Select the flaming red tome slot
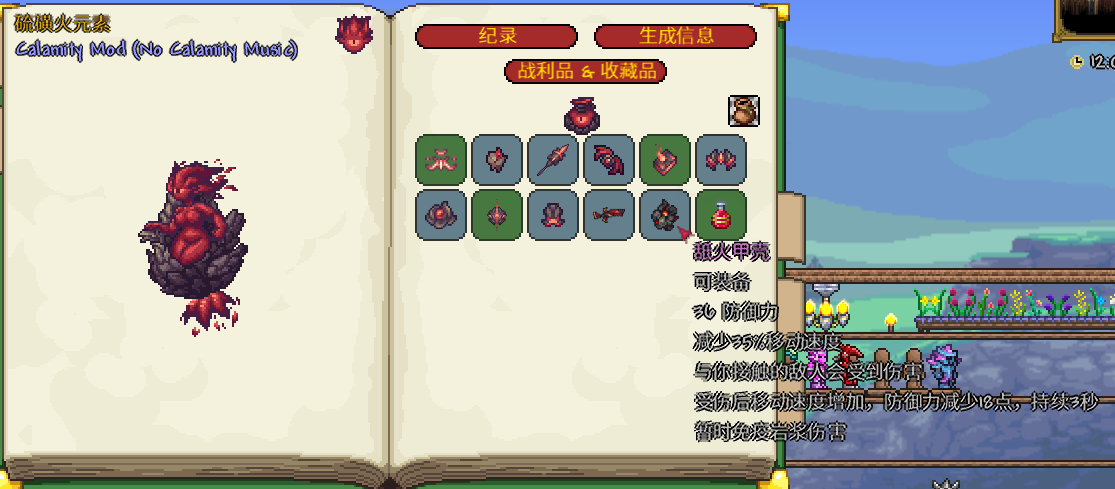The width and height of the screenshot is (1115, 489). coord(665,160)
